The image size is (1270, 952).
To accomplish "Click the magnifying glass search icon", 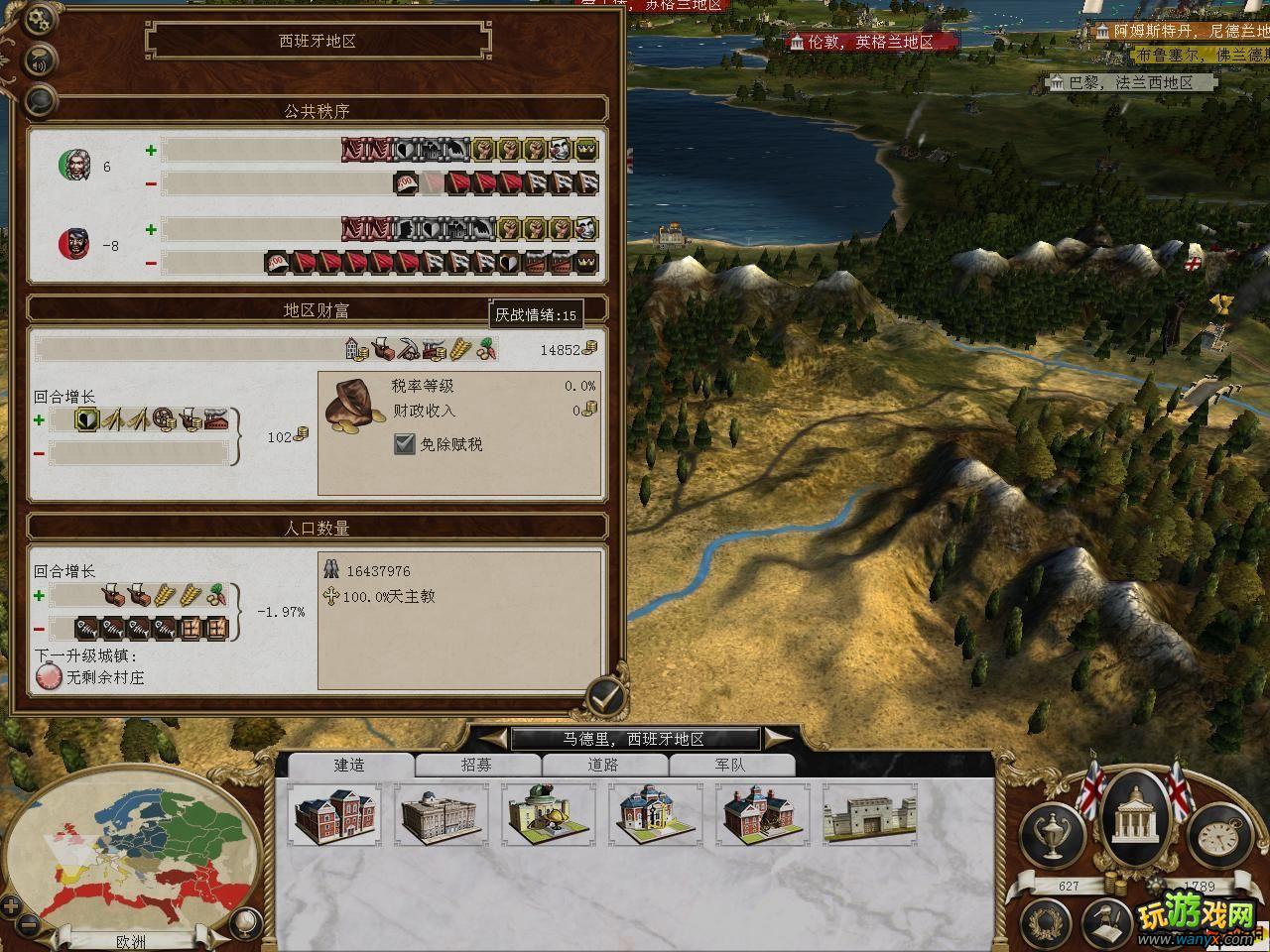I will coord(41,98).
